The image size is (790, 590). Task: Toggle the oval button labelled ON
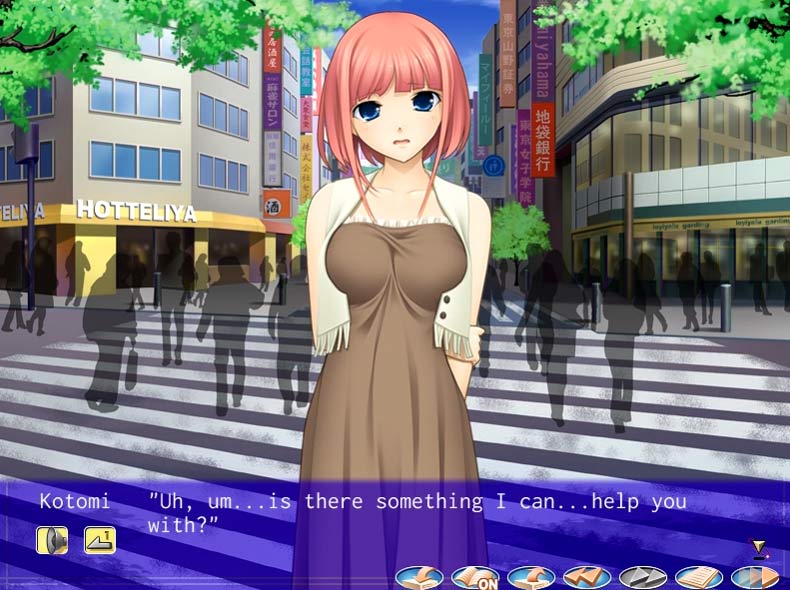coord(475,577)
